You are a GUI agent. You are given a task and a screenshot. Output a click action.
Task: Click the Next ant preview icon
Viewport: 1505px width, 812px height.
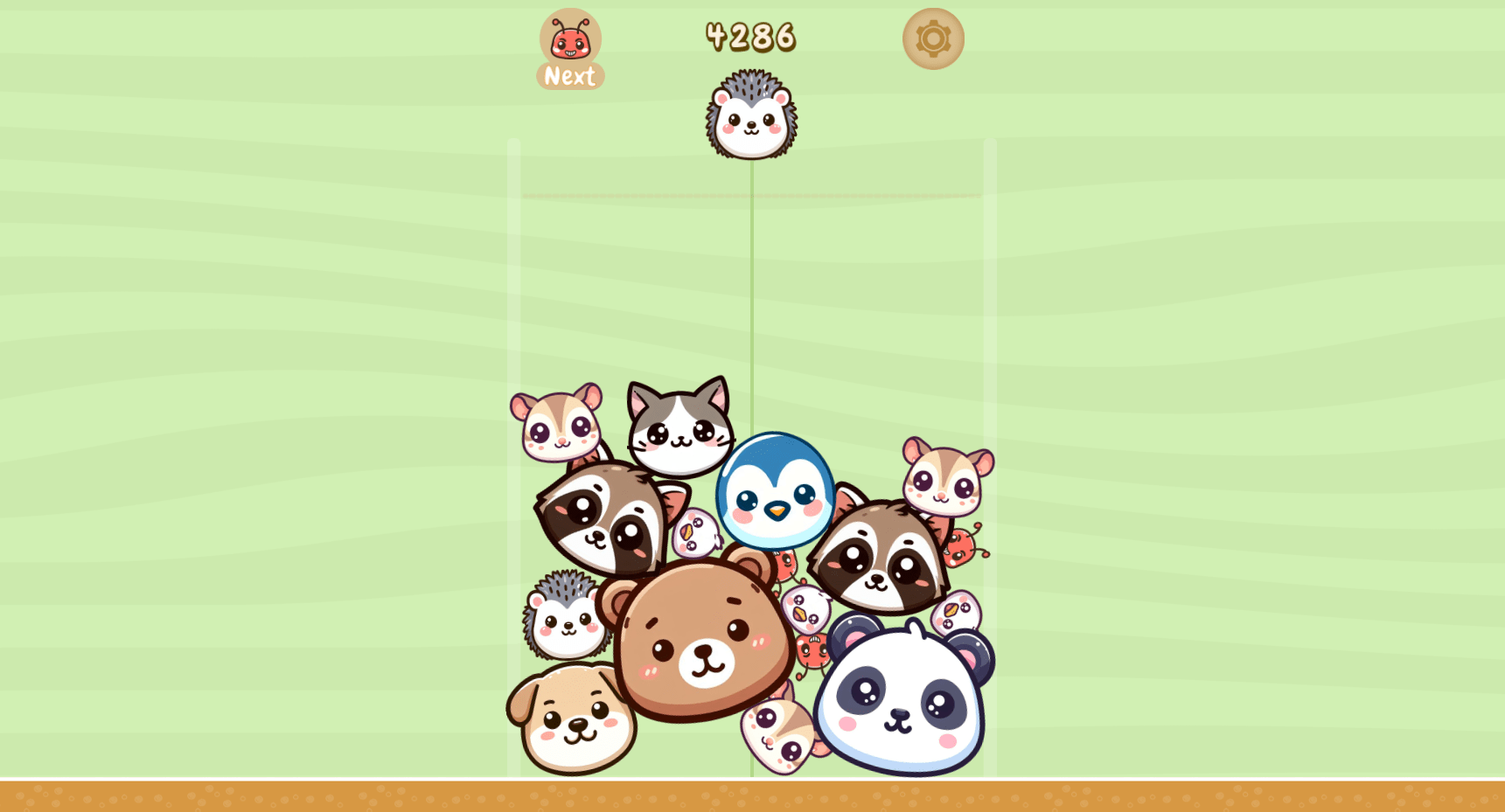coord(569,39)
